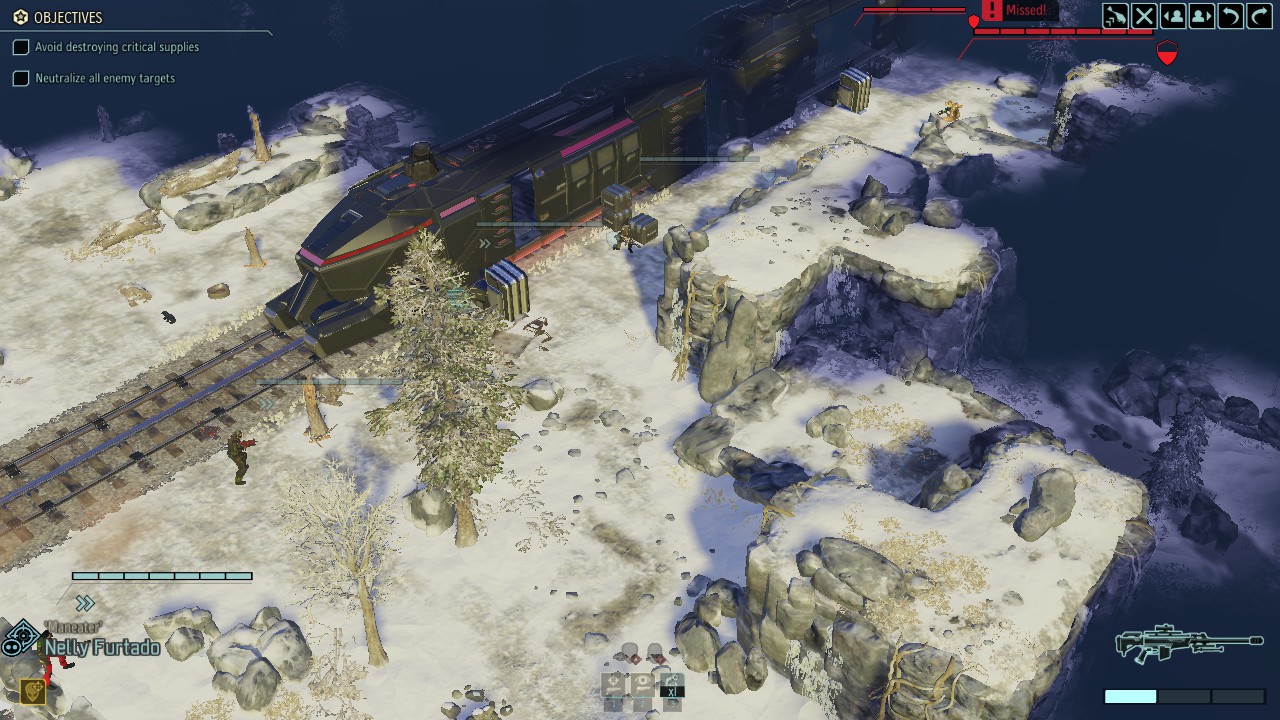Activate the fire weapon ability
The width and height of the screenshot is (1280, 720).
[613, 685]
